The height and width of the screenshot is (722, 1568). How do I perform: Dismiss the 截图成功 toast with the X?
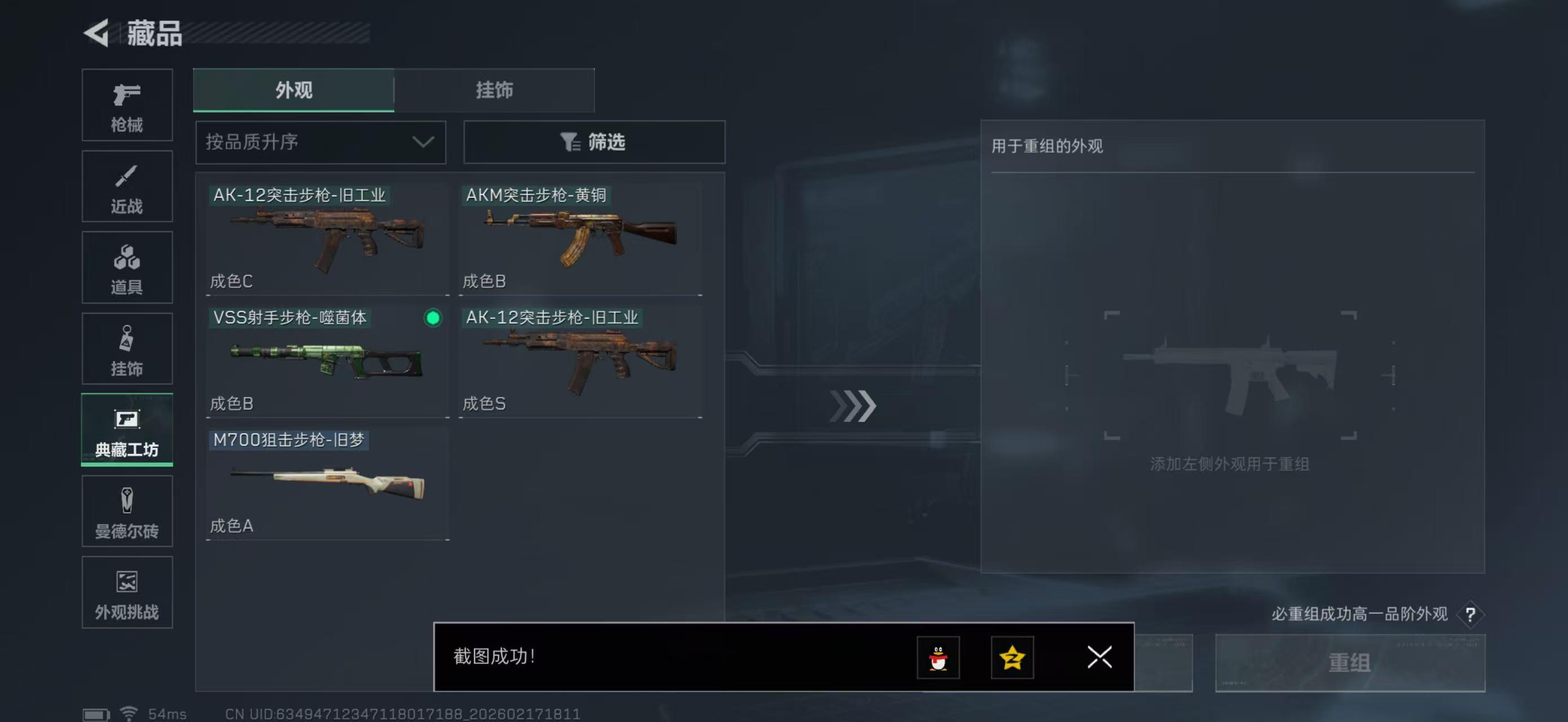click(1099, 658)
